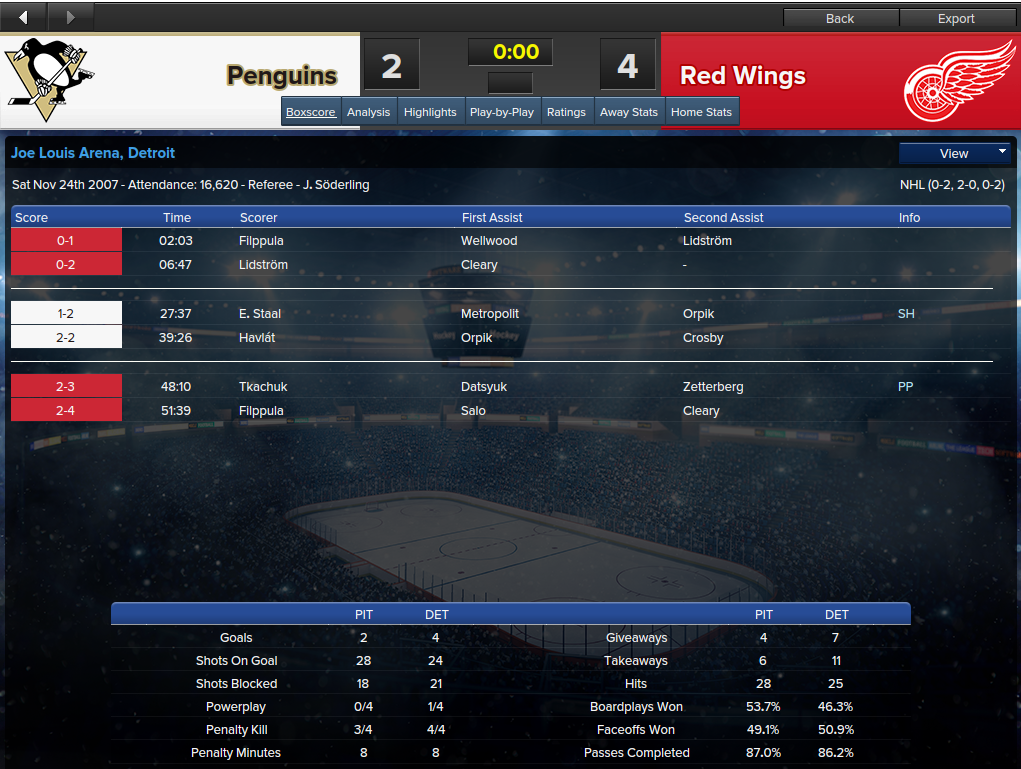Open the Ratings tab
The image size is (1021, 769).
point(566,112)
